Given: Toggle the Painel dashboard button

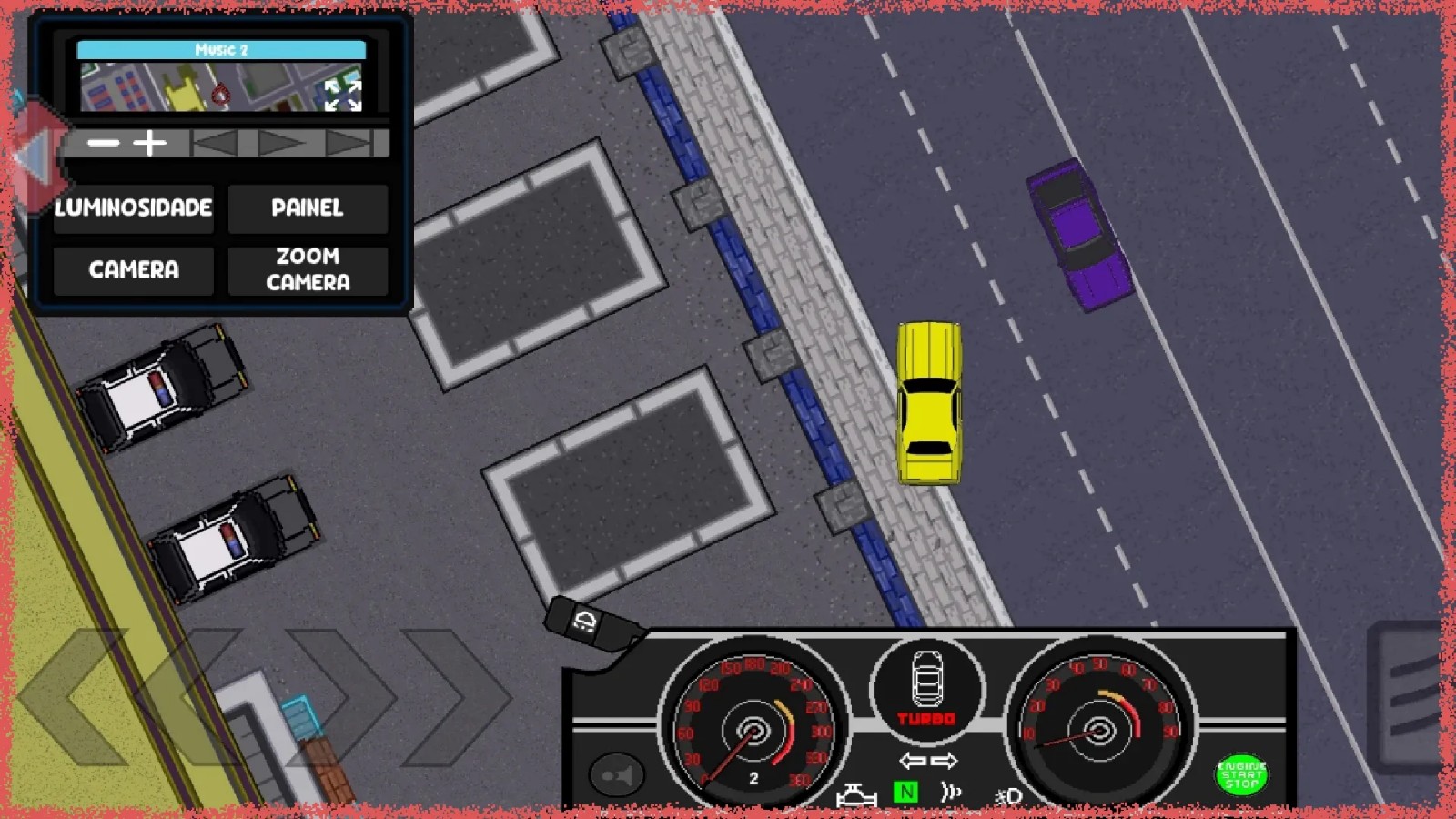Looking at the screenshot, I should [308, 208].
